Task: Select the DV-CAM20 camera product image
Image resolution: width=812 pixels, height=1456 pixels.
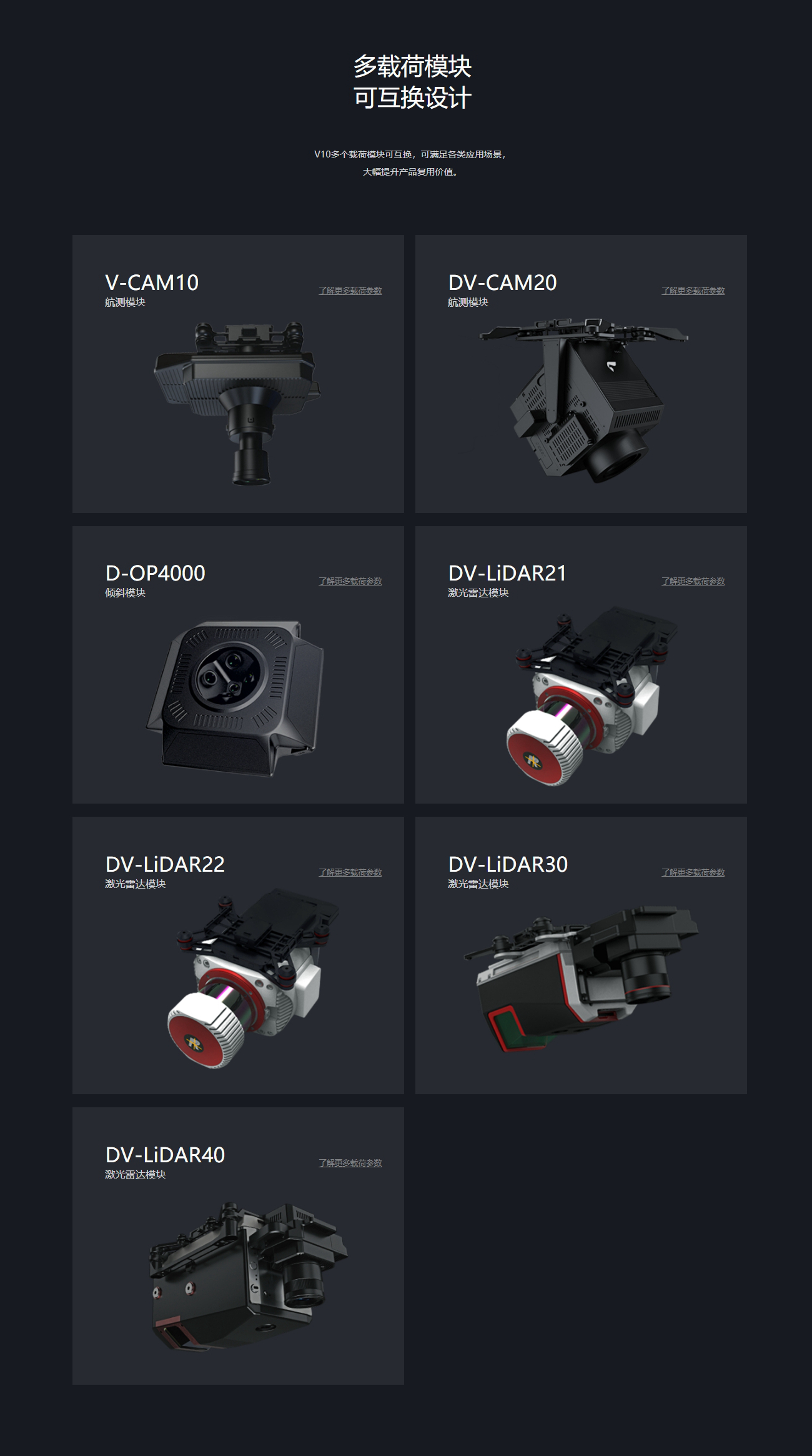Action: pyautogui.click(x=584, y=400)
